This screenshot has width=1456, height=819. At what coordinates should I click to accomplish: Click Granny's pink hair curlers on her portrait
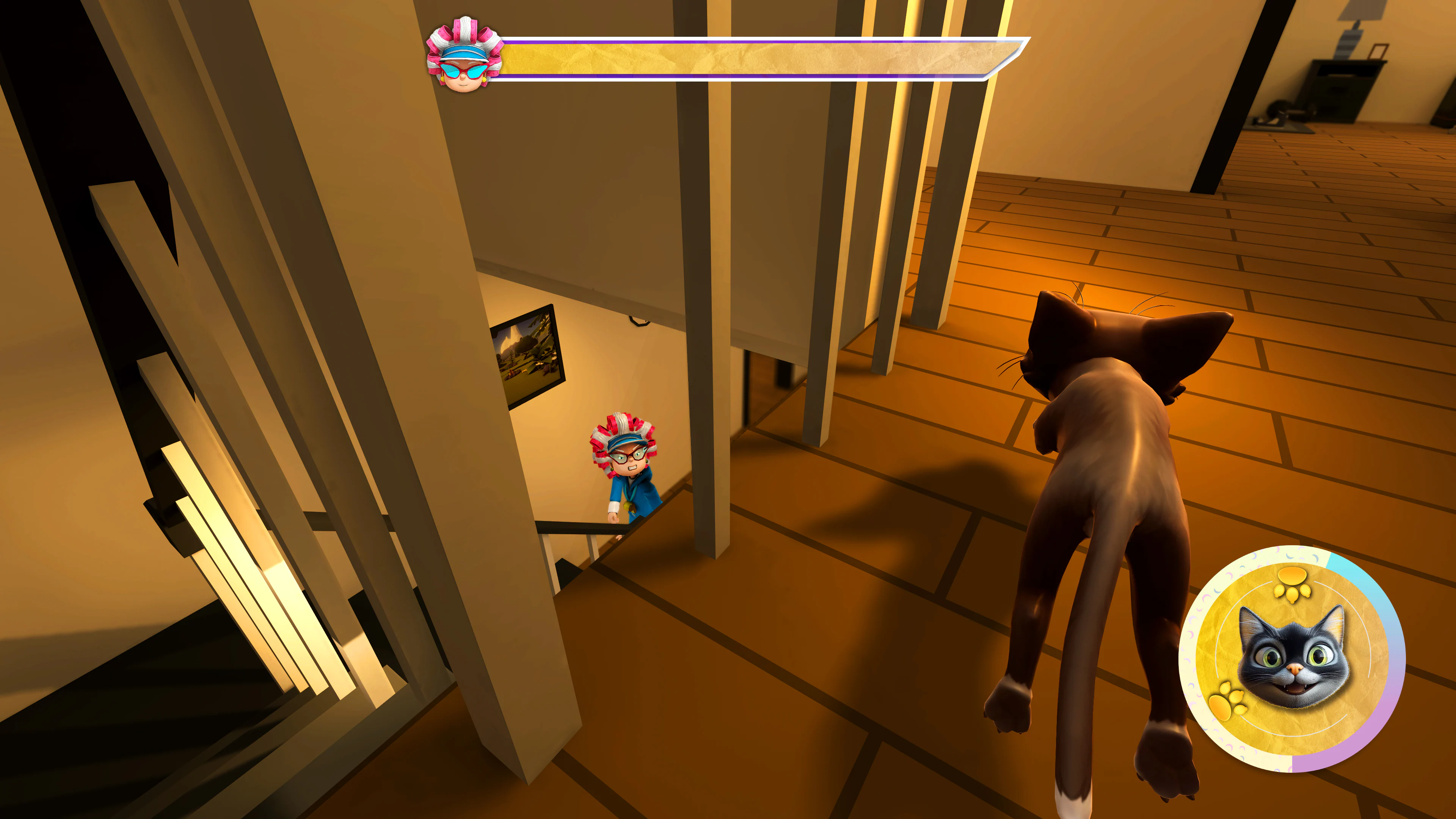point(465,28)
